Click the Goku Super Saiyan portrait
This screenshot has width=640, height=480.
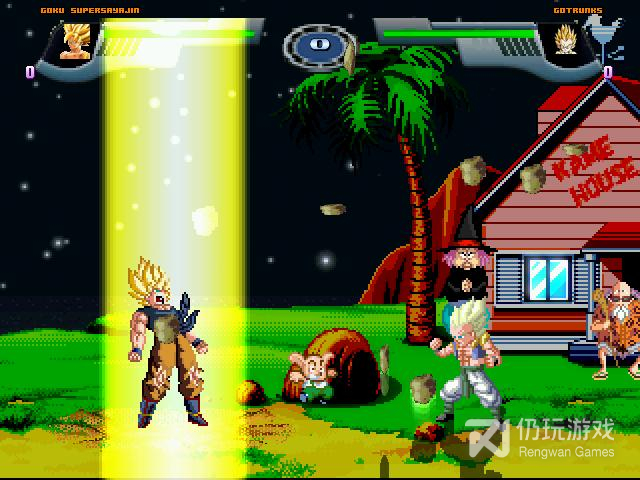[74, 41]
